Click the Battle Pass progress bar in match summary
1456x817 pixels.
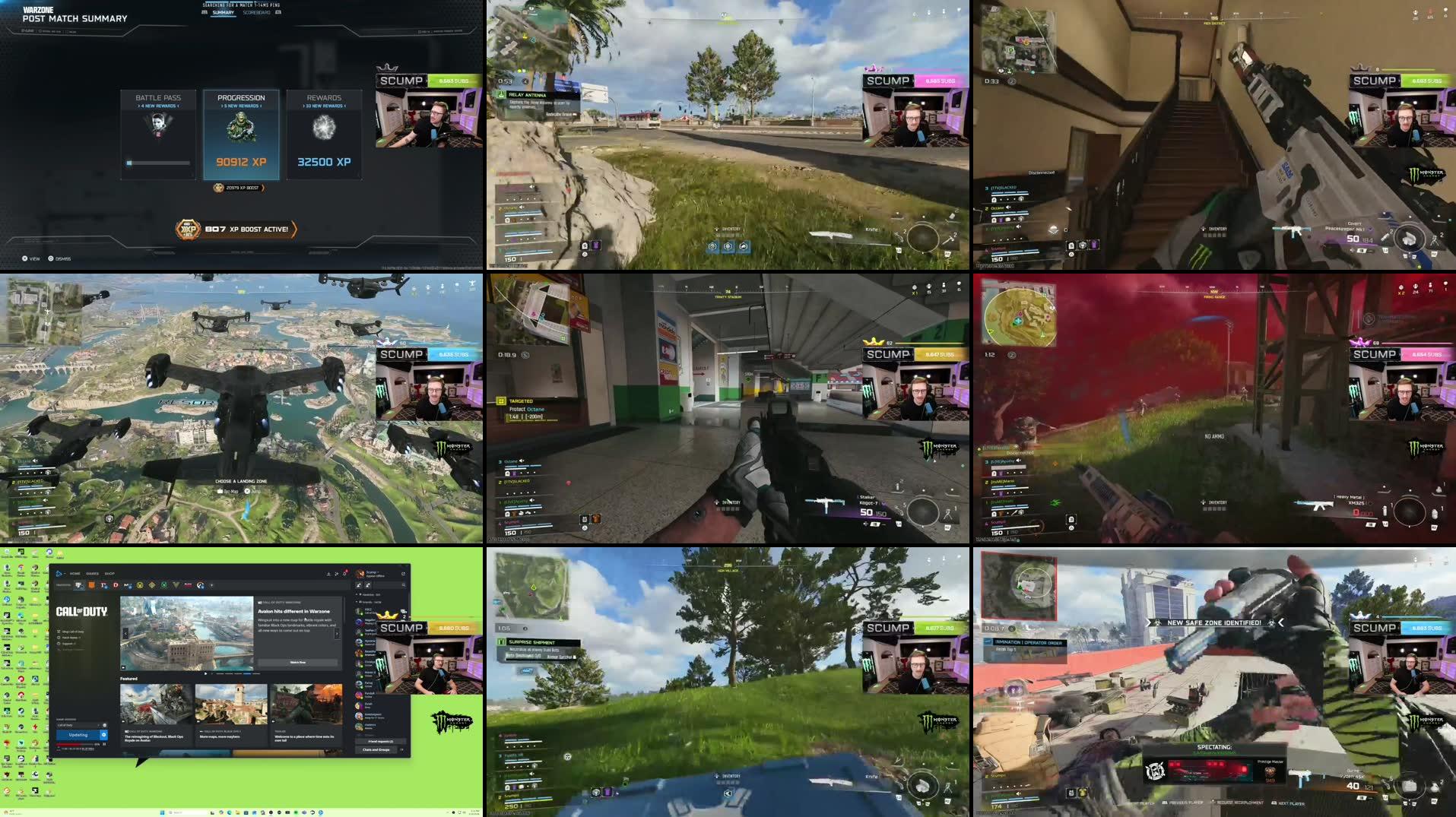158,162
